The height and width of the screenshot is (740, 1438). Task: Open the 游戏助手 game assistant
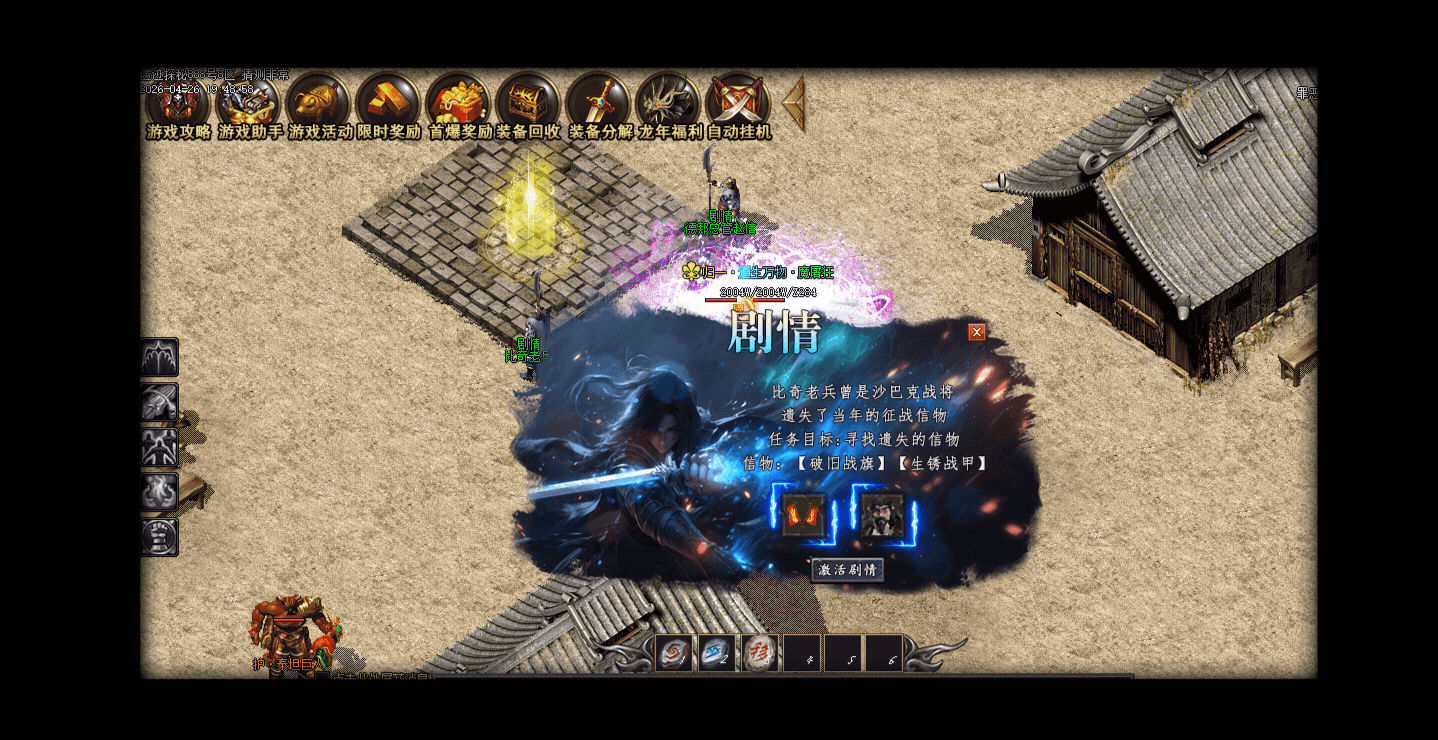(249, 104)
